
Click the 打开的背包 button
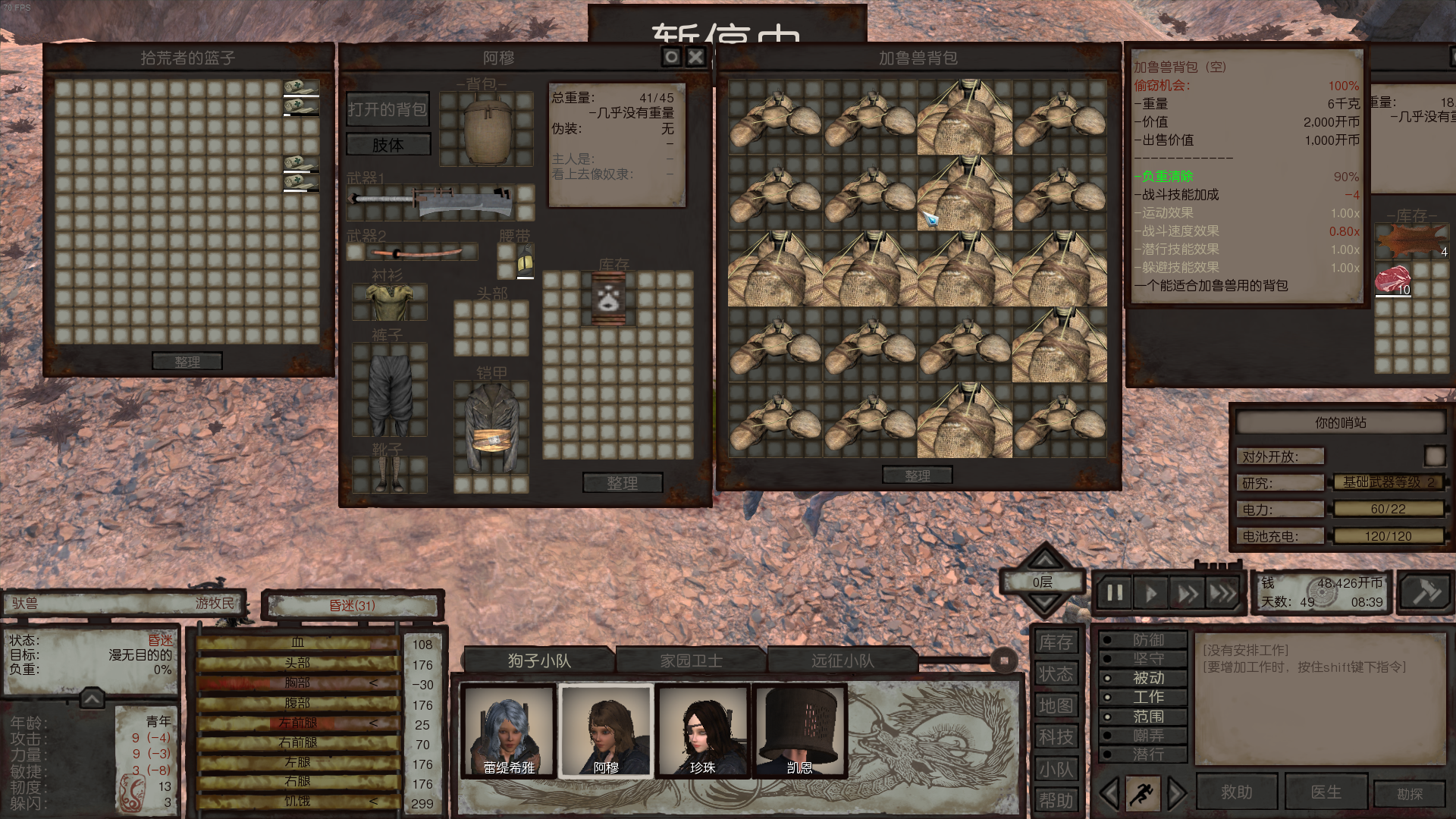(x=388, y=110)
